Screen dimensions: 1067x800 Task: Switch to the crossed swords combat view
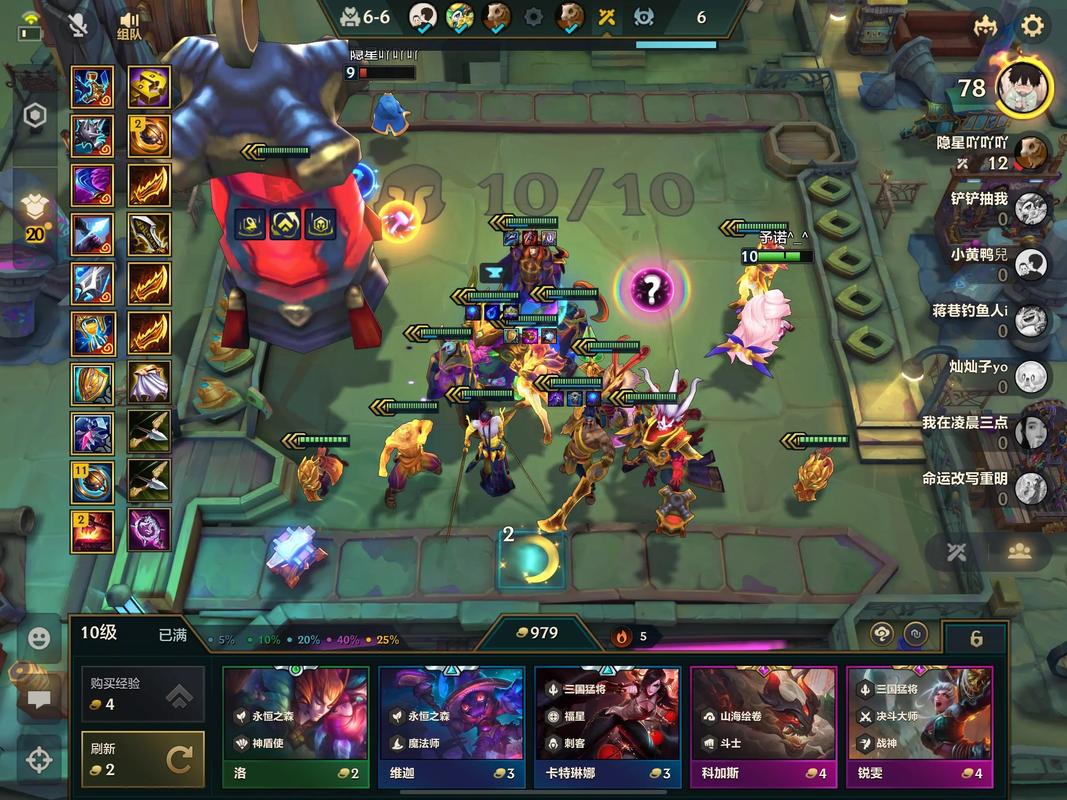(x=957, y=552)
